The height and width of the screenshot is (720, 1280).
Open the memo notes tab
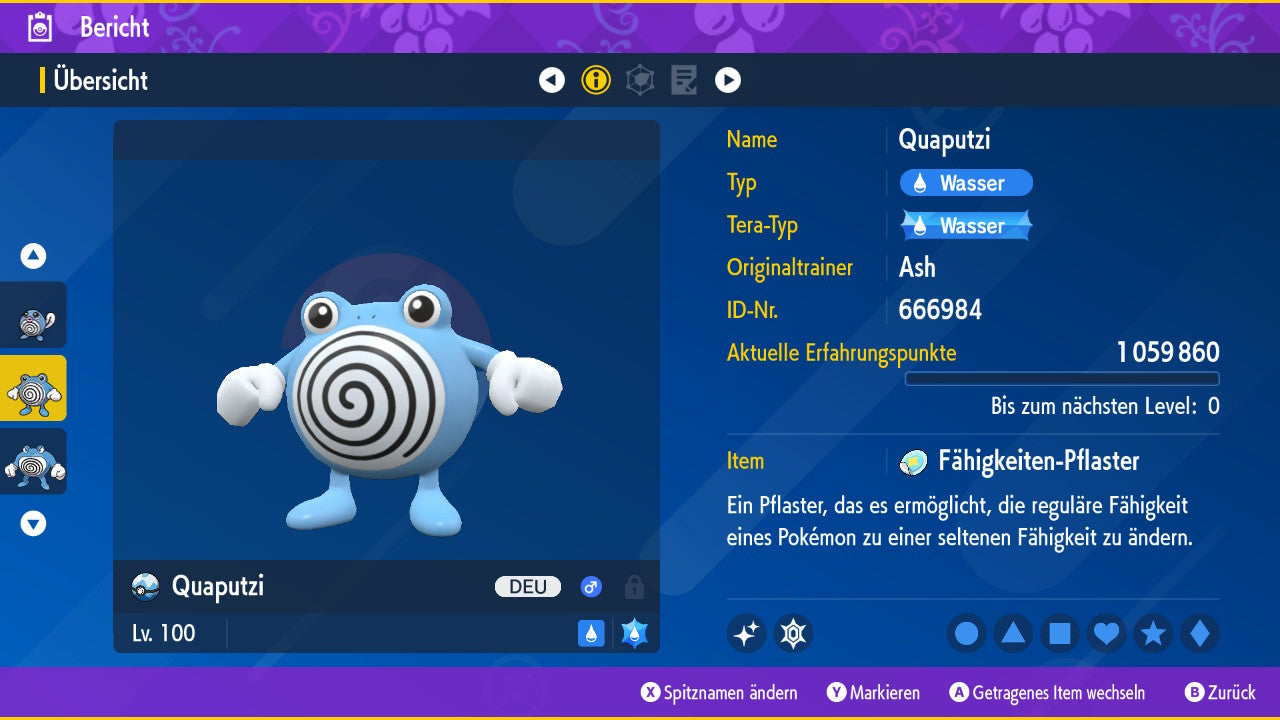point(684,80)
